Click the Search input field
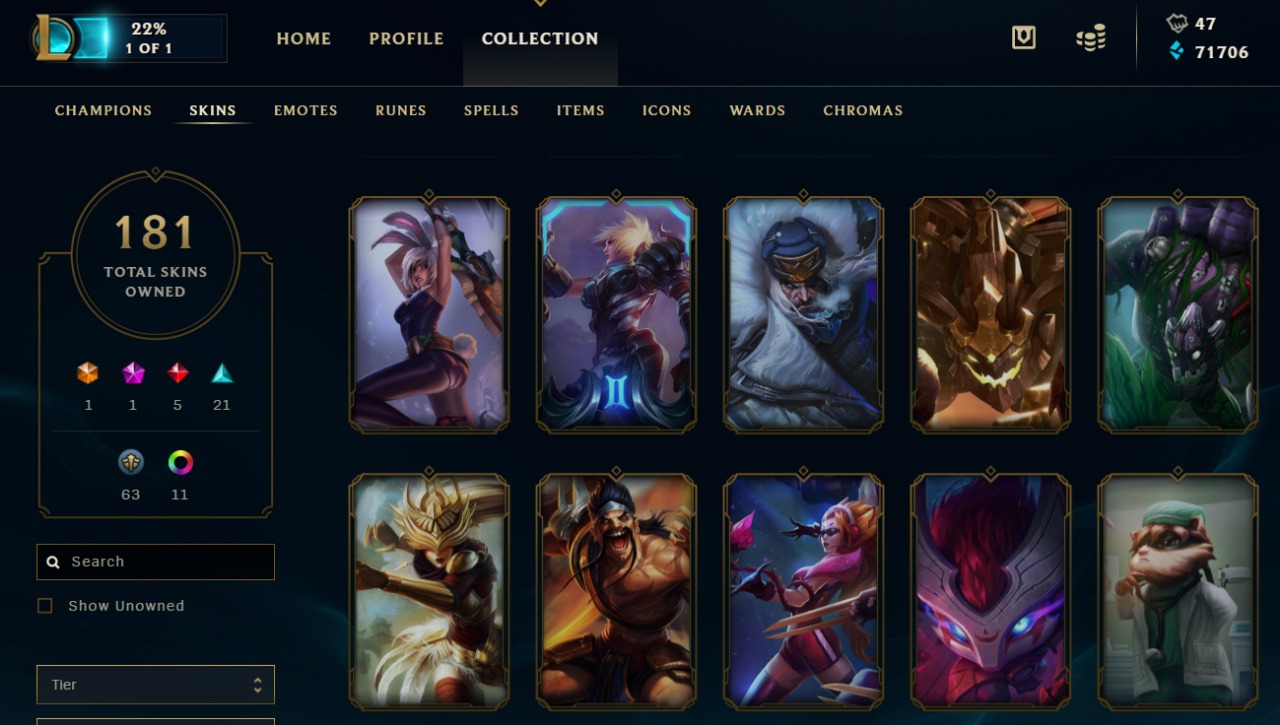Viewport: 1280px width, 725px height. tap(155, 561)
